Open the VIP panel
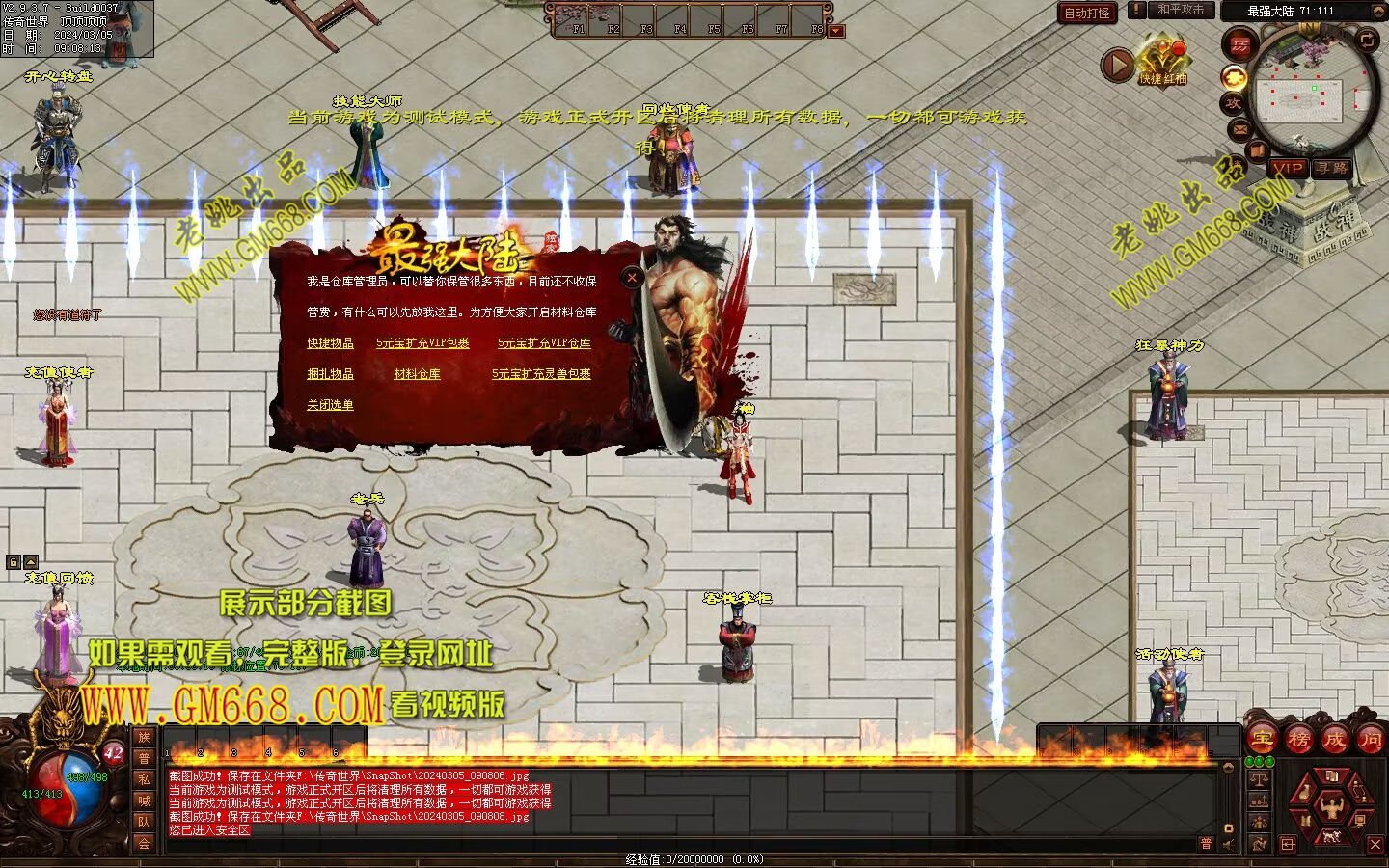The width and height of the screenshot is (1389, 868). (x=1288, y=168)
